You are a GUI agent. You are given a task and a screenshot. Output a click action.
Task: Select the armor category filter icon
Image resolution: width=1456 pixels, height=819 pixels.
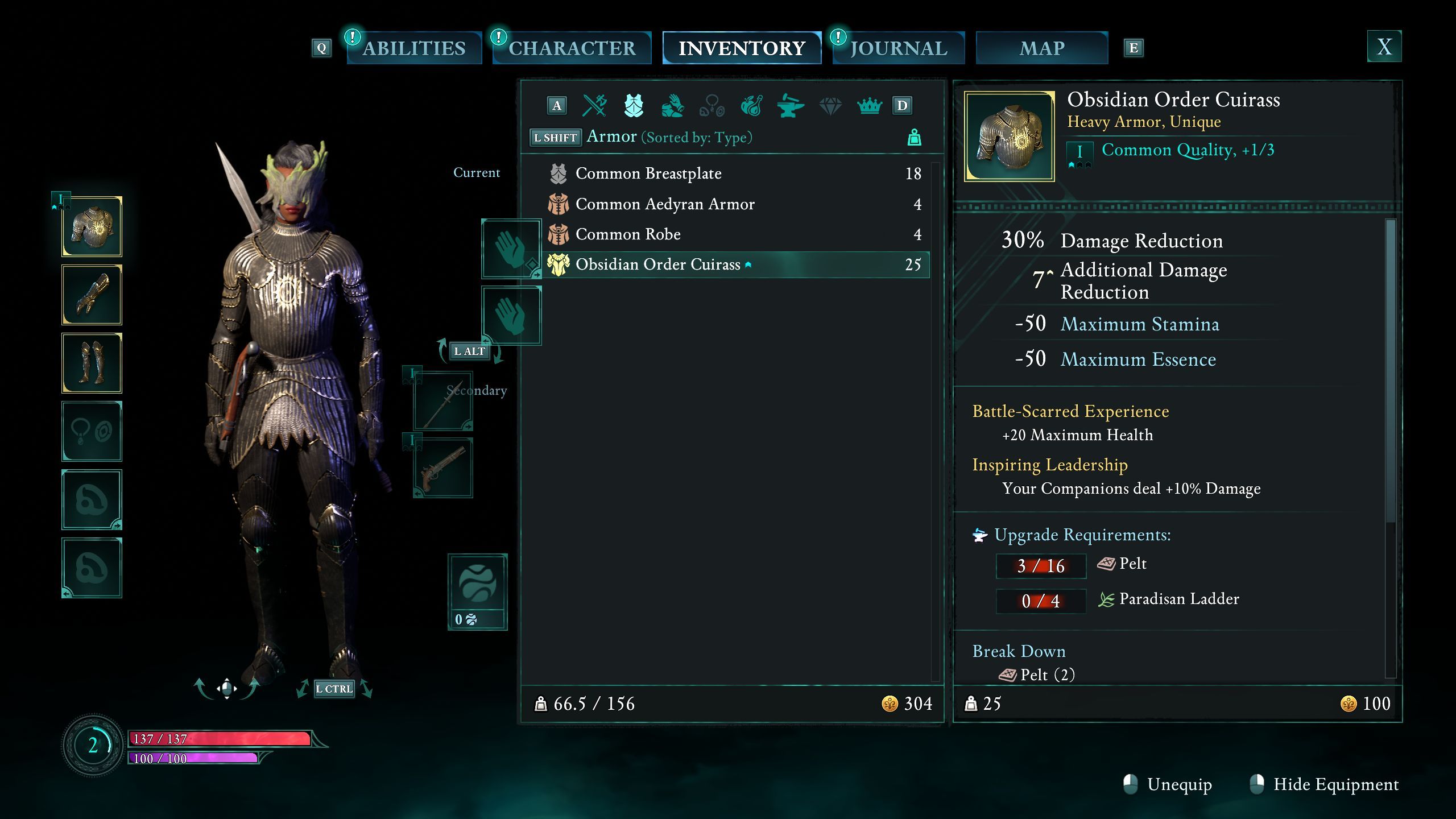634,106
